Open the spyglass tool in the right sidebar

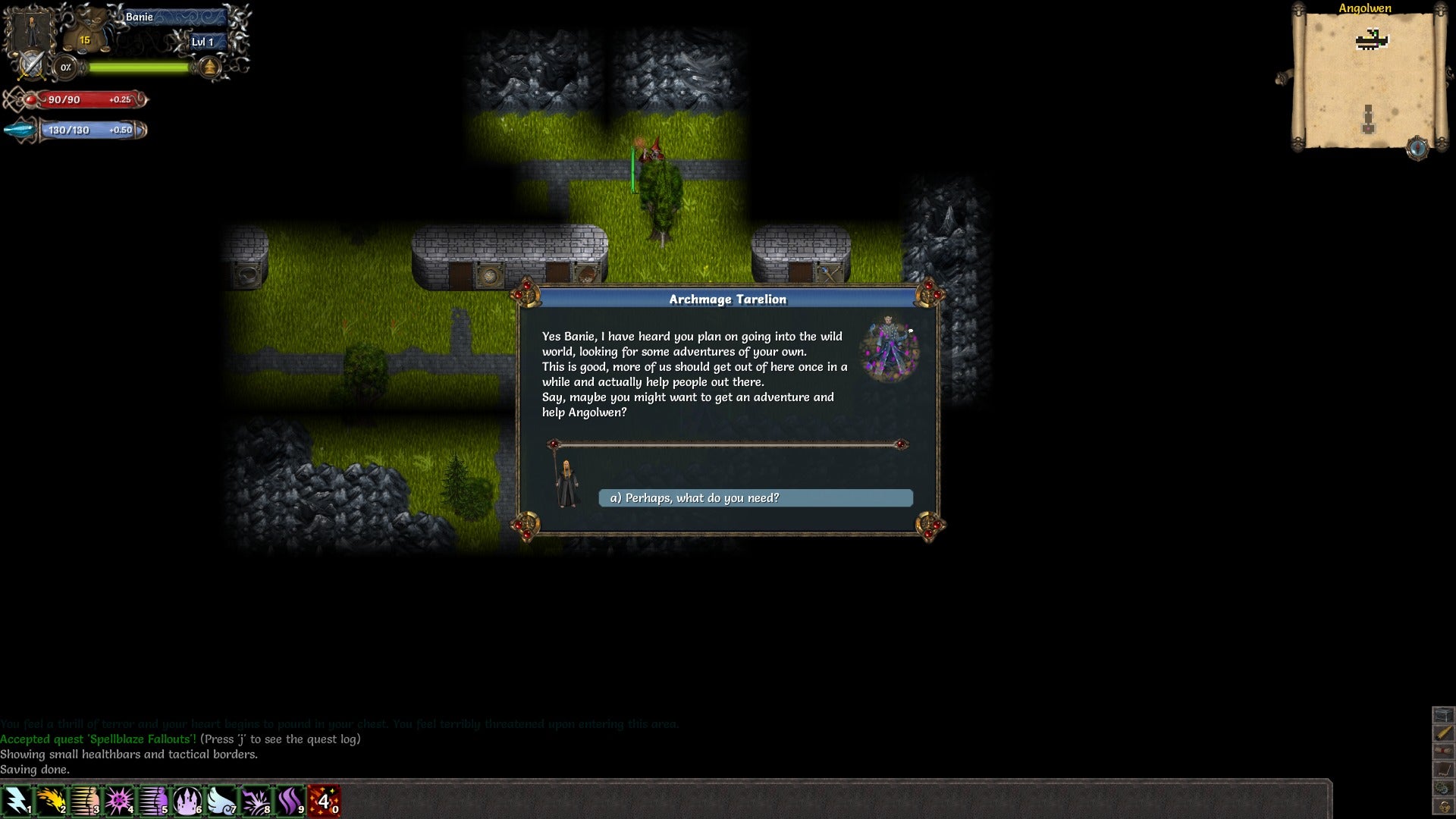[1445, 733]
